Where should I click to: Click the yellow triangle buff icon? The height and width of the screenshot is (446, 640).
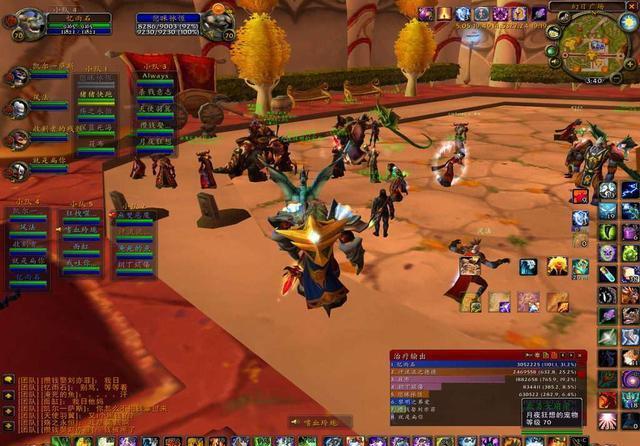tap(444, 14)
